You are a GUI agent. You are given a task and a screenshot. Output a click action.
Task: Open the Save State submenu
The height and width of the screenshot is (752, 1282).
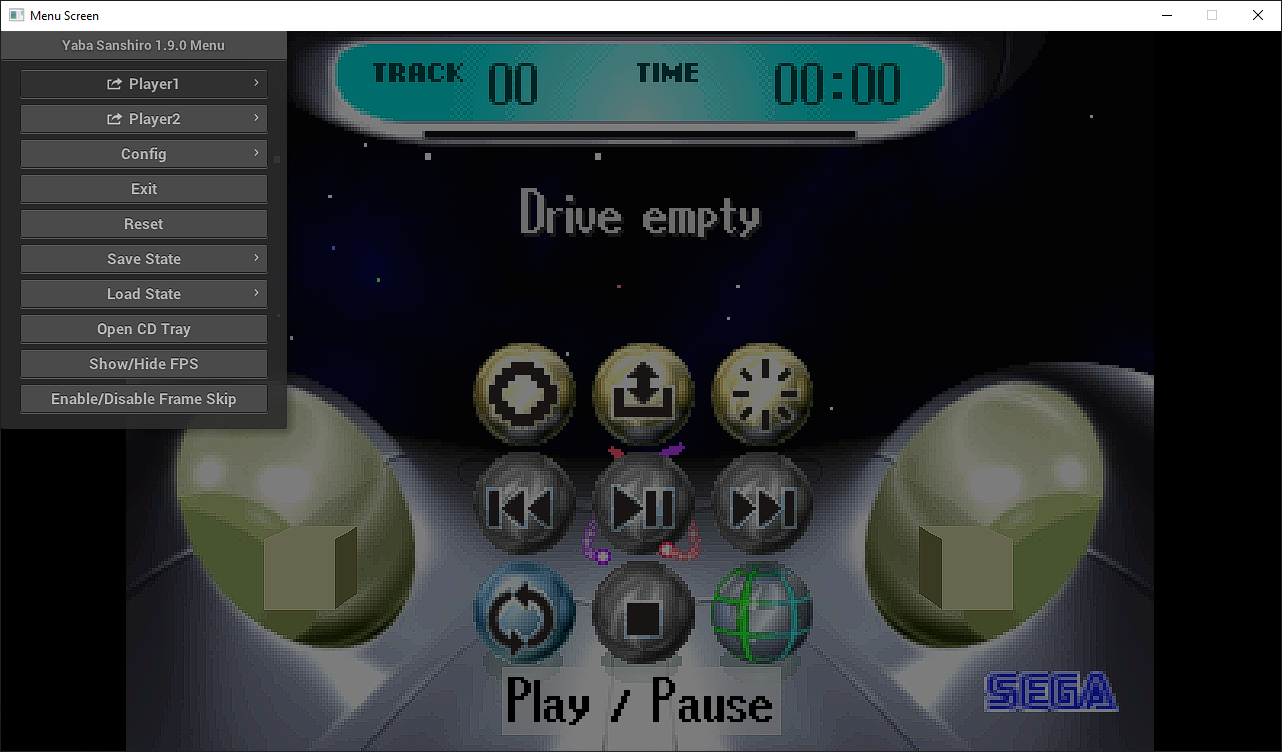[x=144, y=259]
